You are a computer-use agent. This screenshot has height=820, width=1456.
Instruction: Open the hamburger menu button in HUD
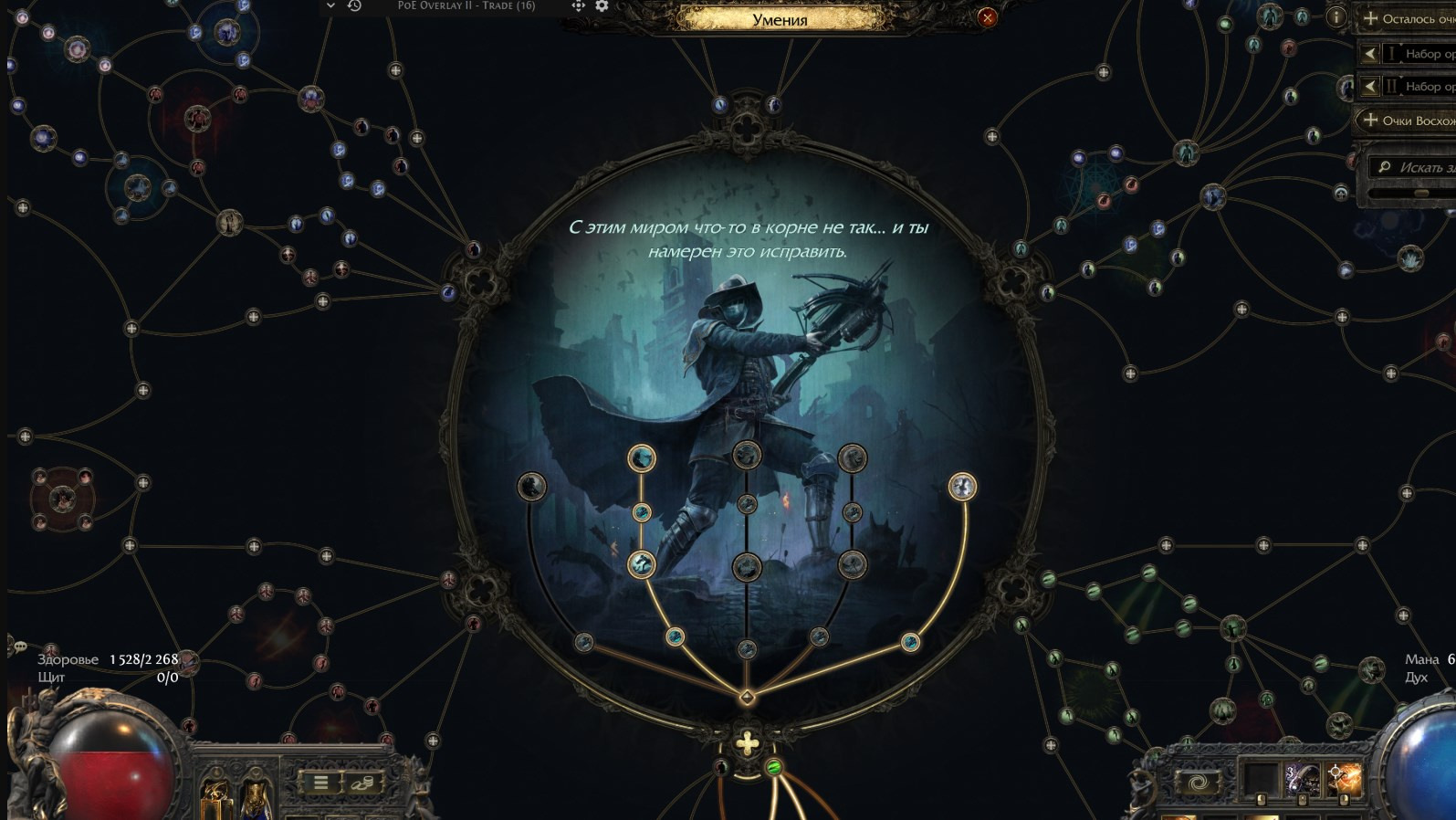click(x=320, y=782)
